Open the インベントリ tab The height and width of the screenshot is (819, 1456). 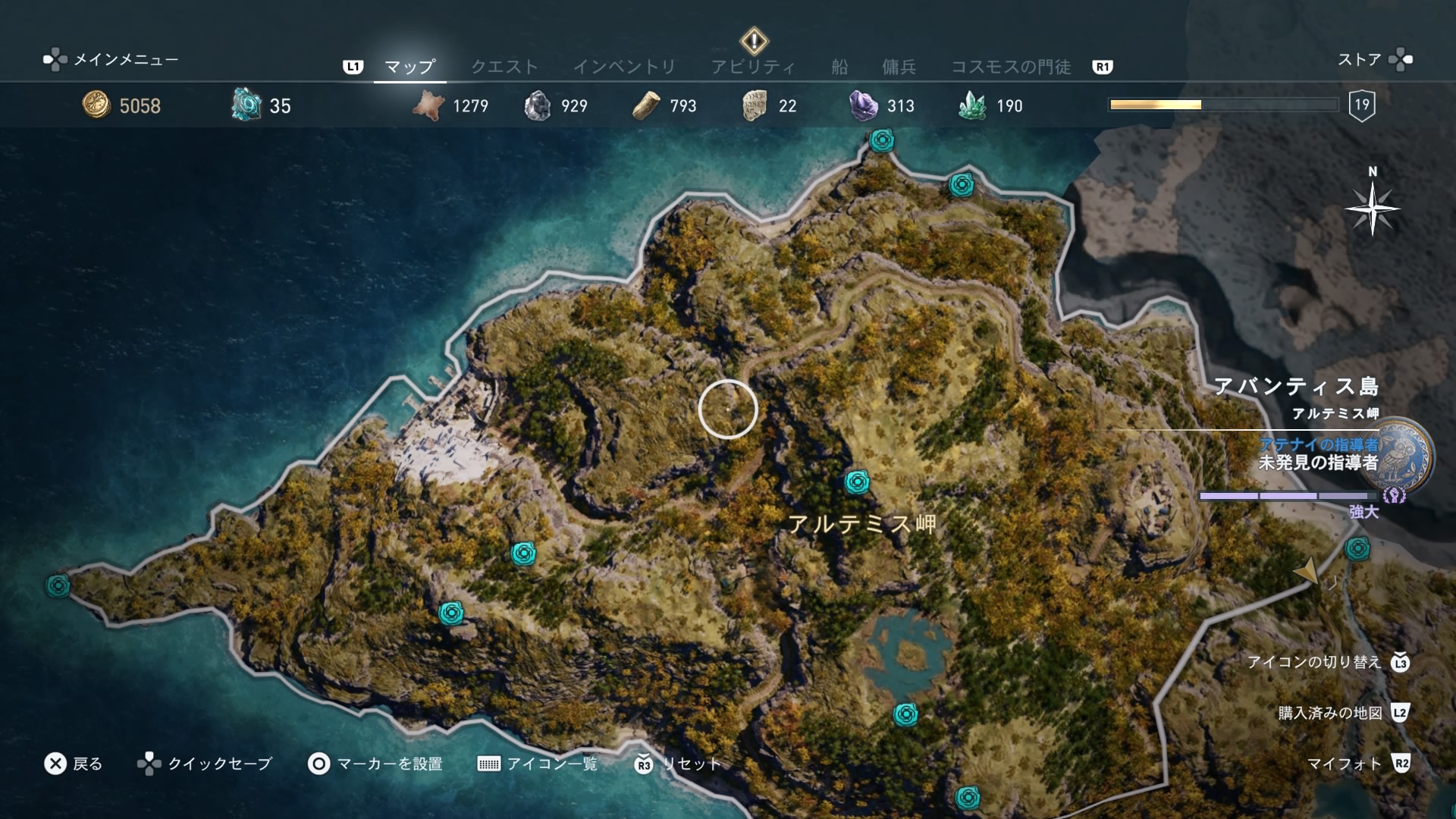pos(624,67)
